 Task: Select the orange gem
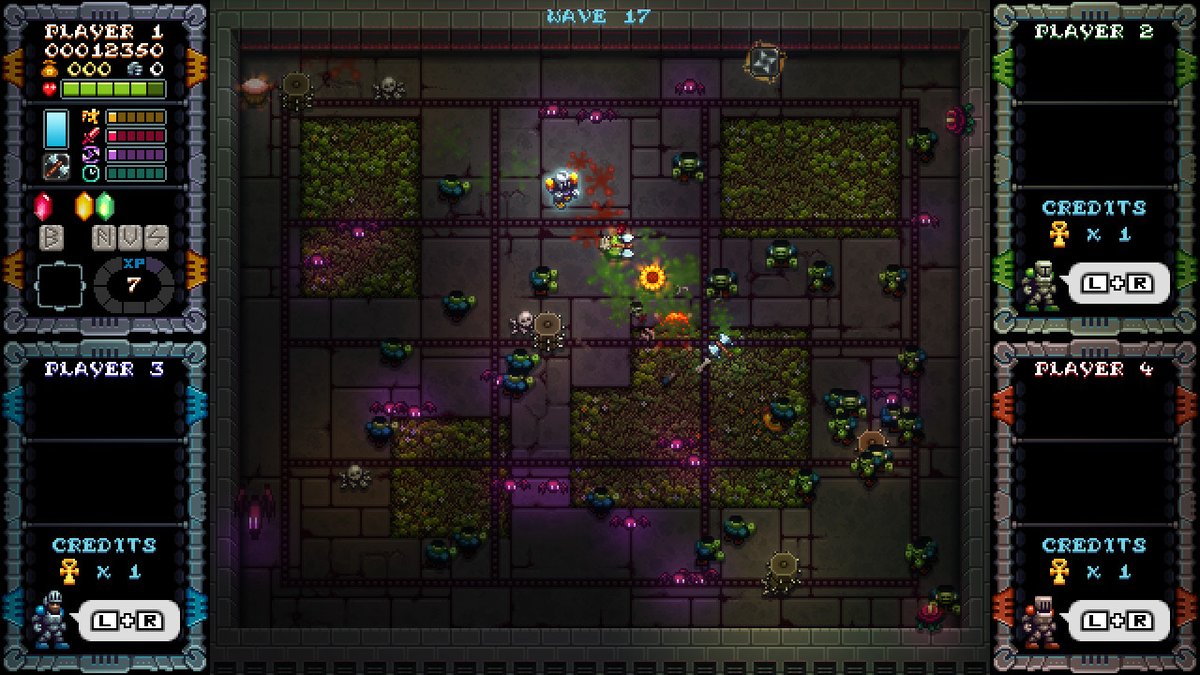pos(85,206)
